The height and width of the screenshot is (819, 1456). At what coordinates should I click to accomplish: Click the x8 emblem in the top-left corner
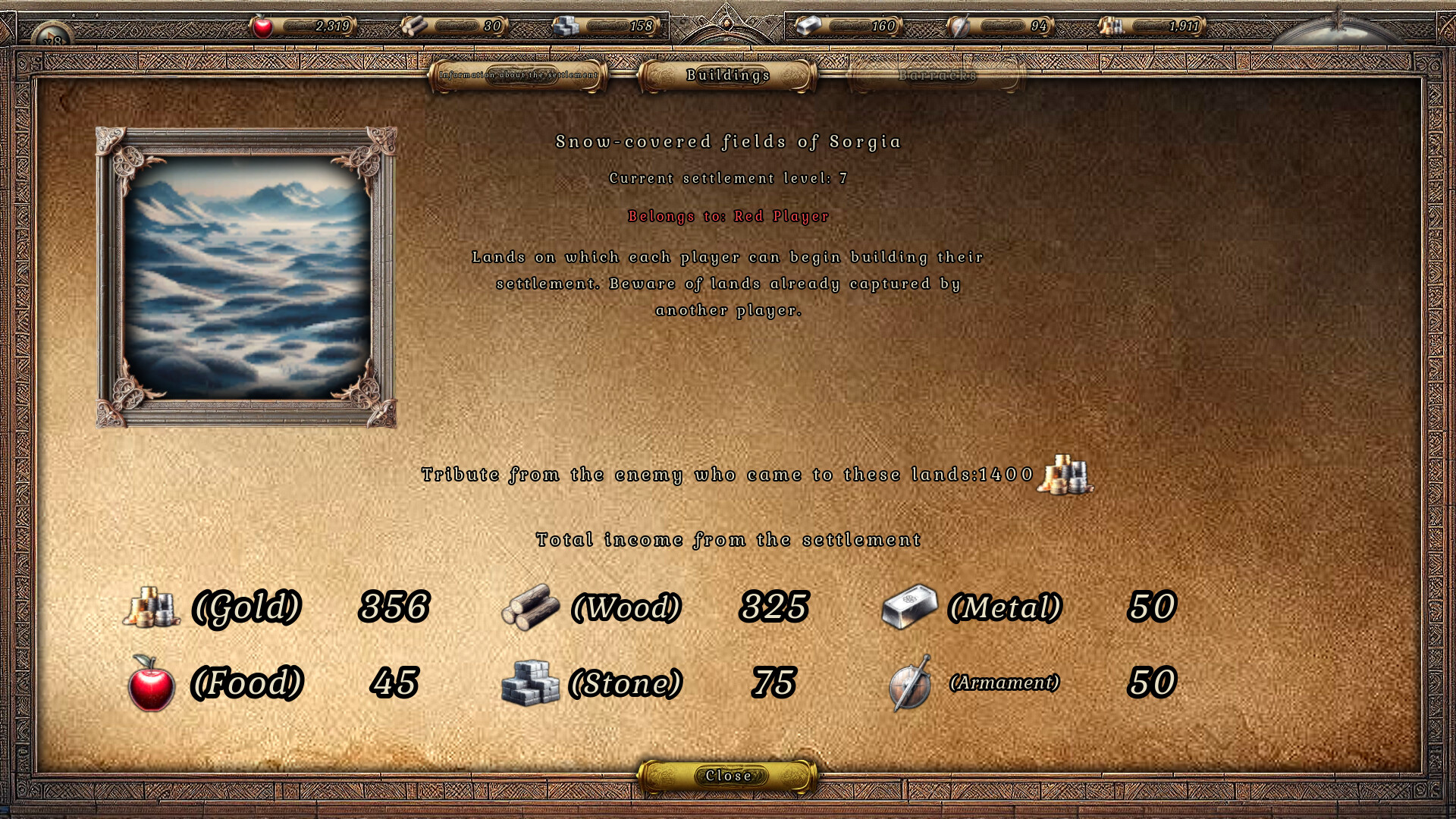coord(52,33)
